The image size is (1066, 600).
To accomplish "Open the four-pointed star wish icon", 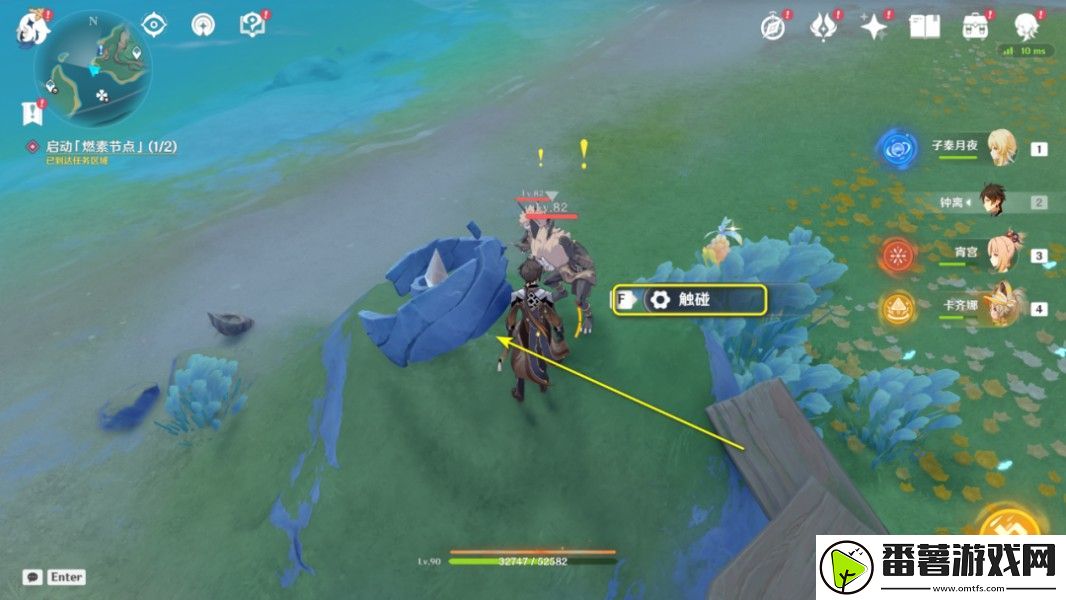I will coord(875,27).
